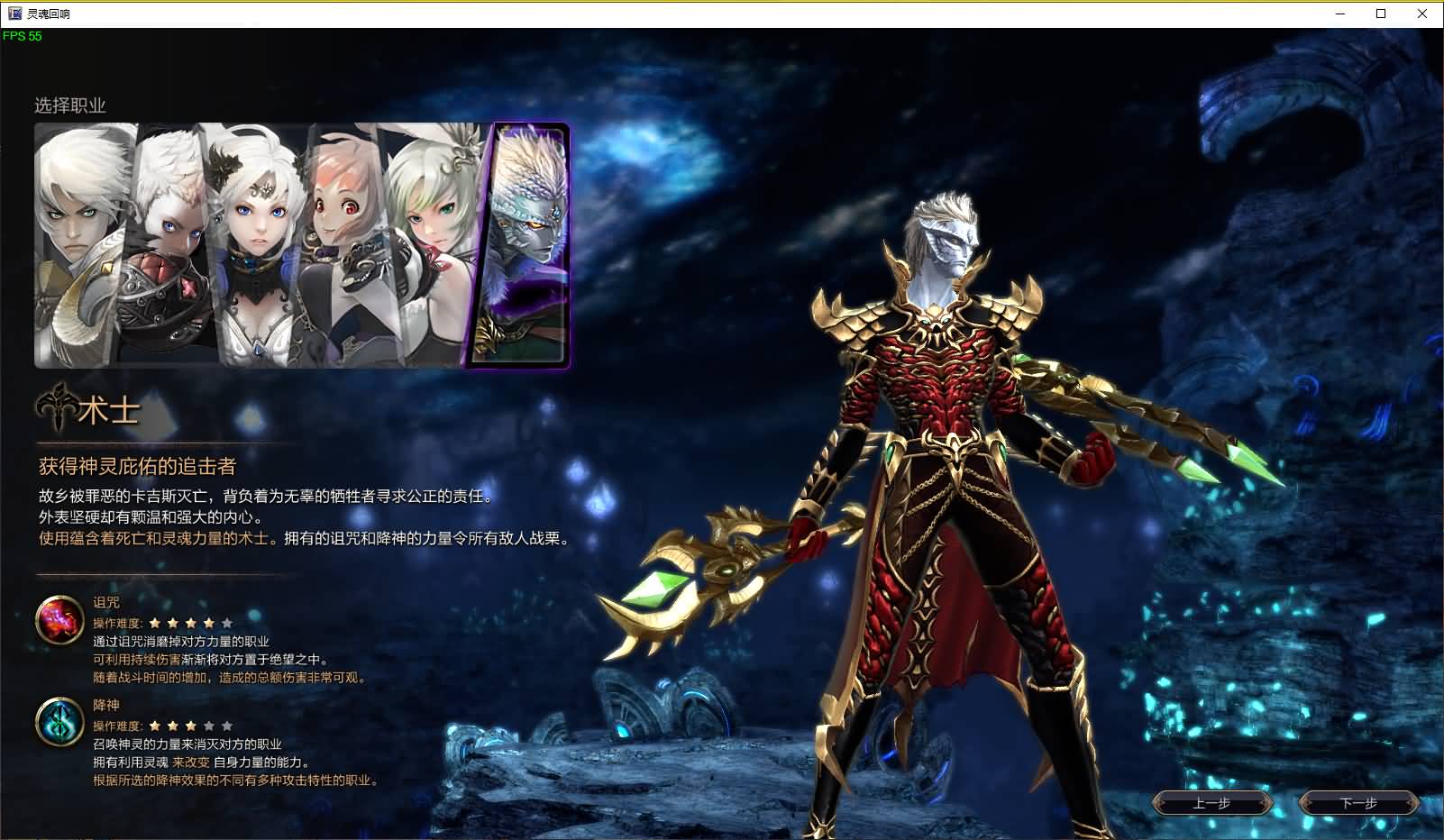This screenshot has width=1444, height=840.
Task: Click the 选择职业 header label
Action: pyautogui.click(x=70, y=105)
